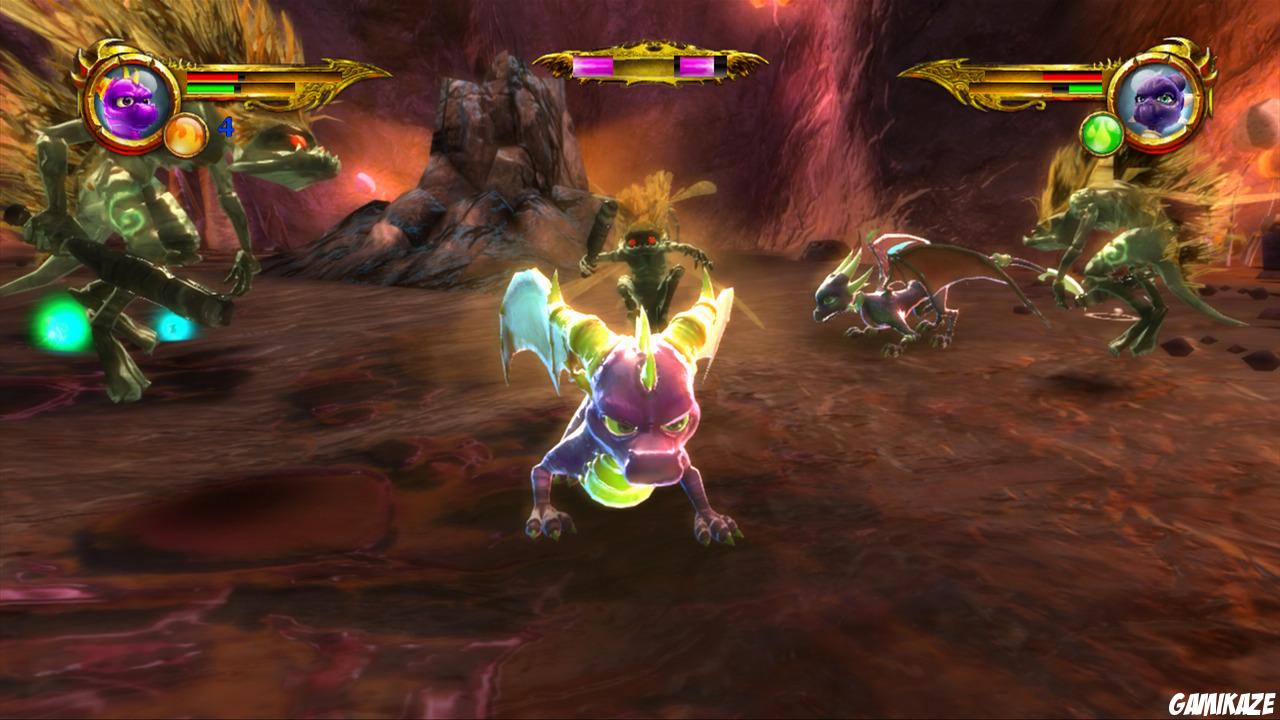1280x720 pixels.
Task: Click Cynder's portrait in the top-right HUD
Action: pyautogui.click(x=1155, y=104)
